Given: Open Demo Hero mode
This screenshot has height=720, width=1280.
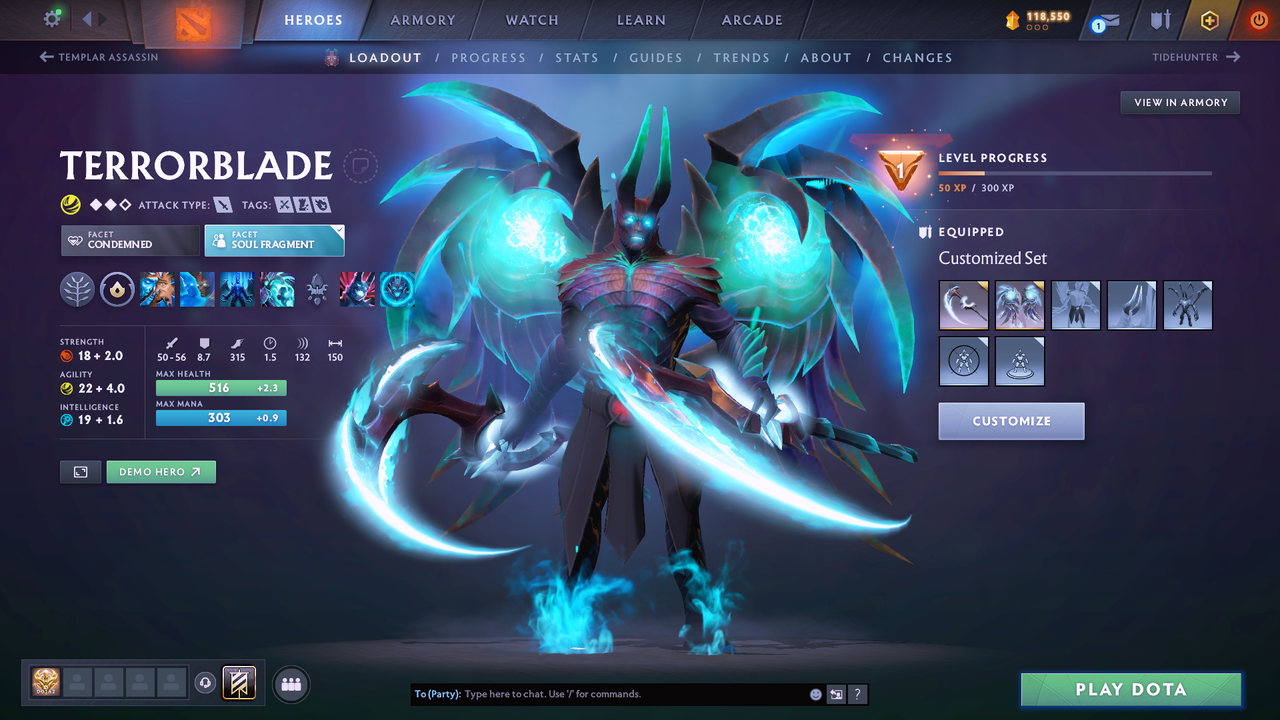Looking at the screenshot, I should 161,471.
